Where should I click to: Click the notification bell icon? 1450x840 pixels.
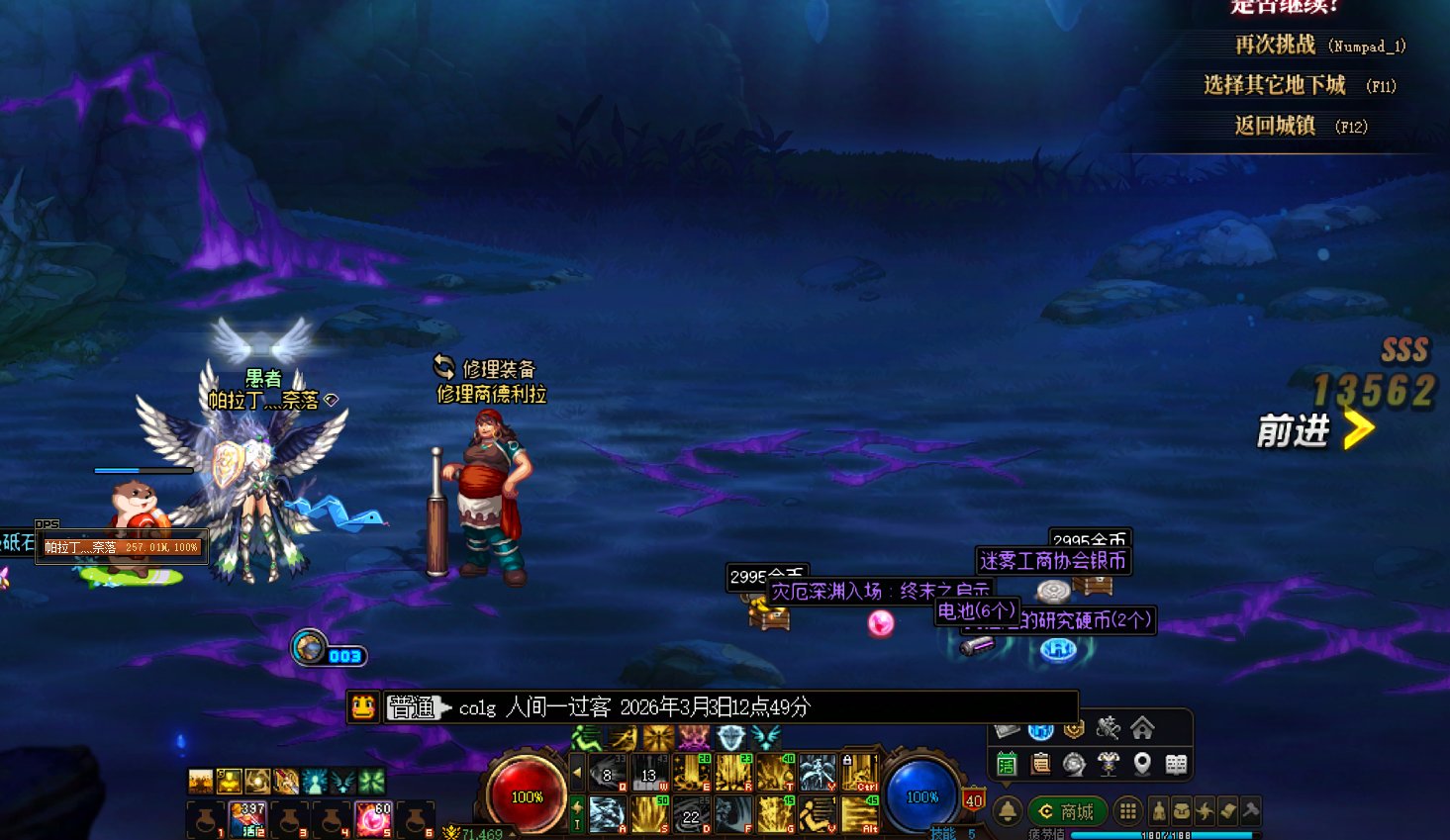[x=1008, y=812]
